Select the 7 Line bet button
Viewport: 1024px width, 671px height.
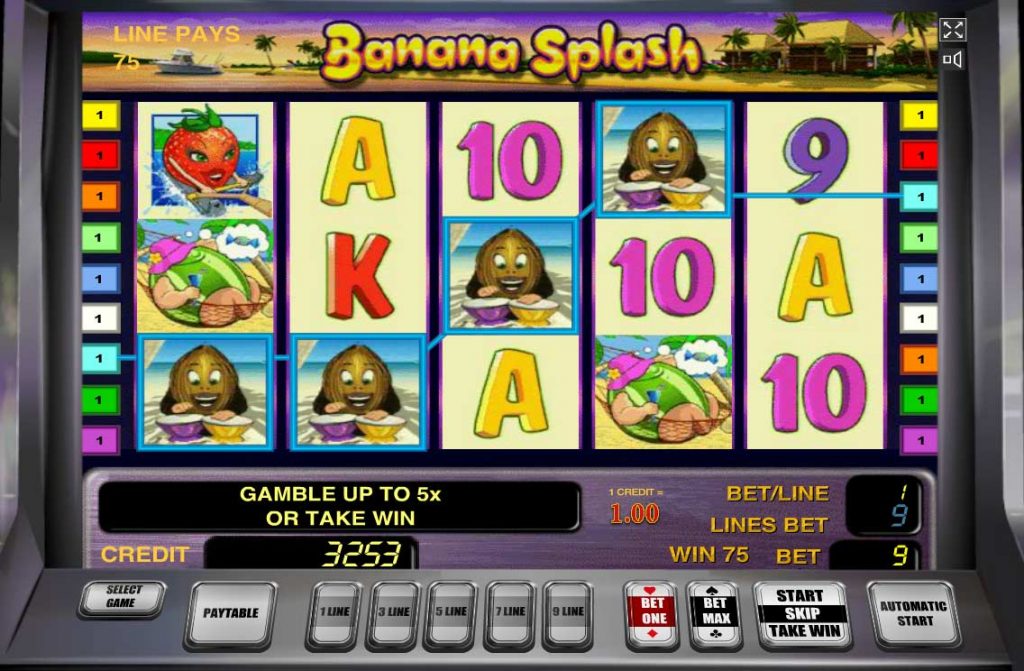[510, 612]
